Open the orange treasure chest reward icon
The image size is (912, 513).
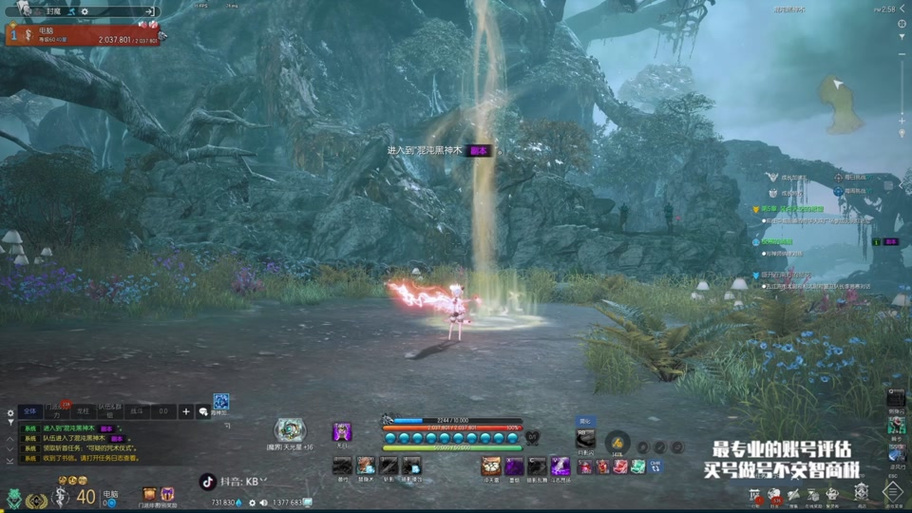pos(149,494)
